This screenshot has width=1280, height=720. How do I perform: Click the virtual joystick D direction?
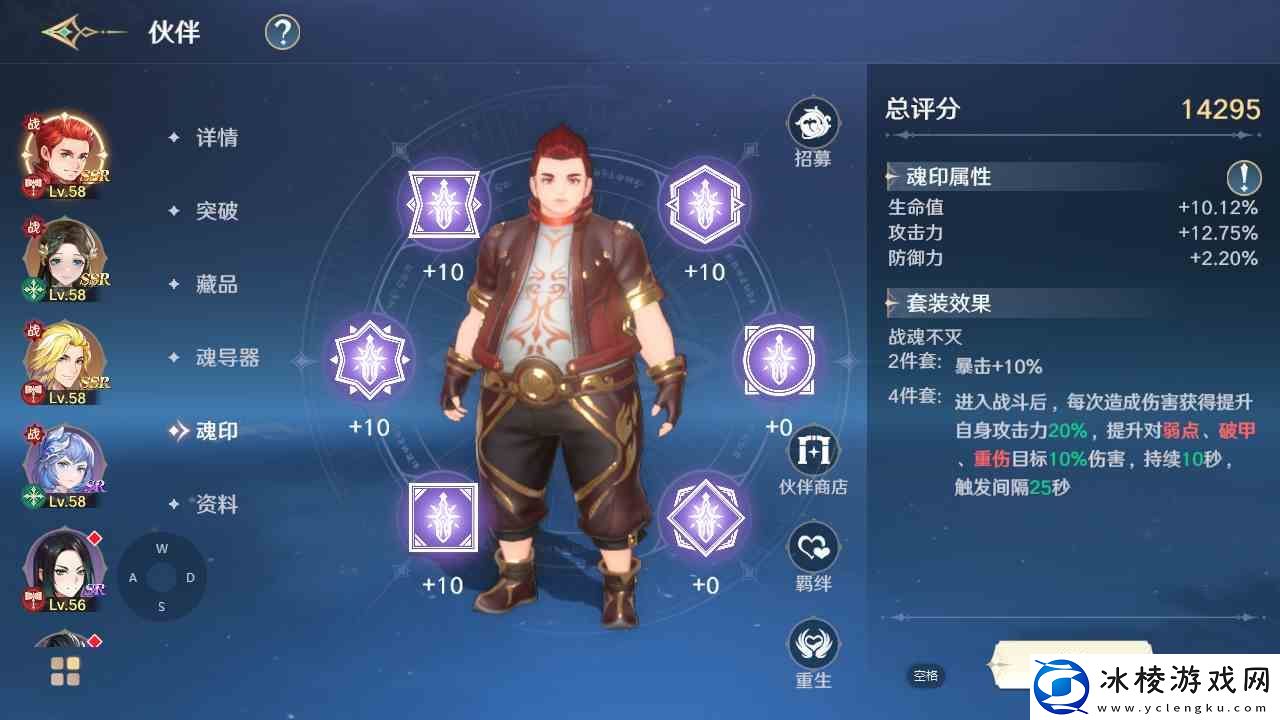point(192,576)
